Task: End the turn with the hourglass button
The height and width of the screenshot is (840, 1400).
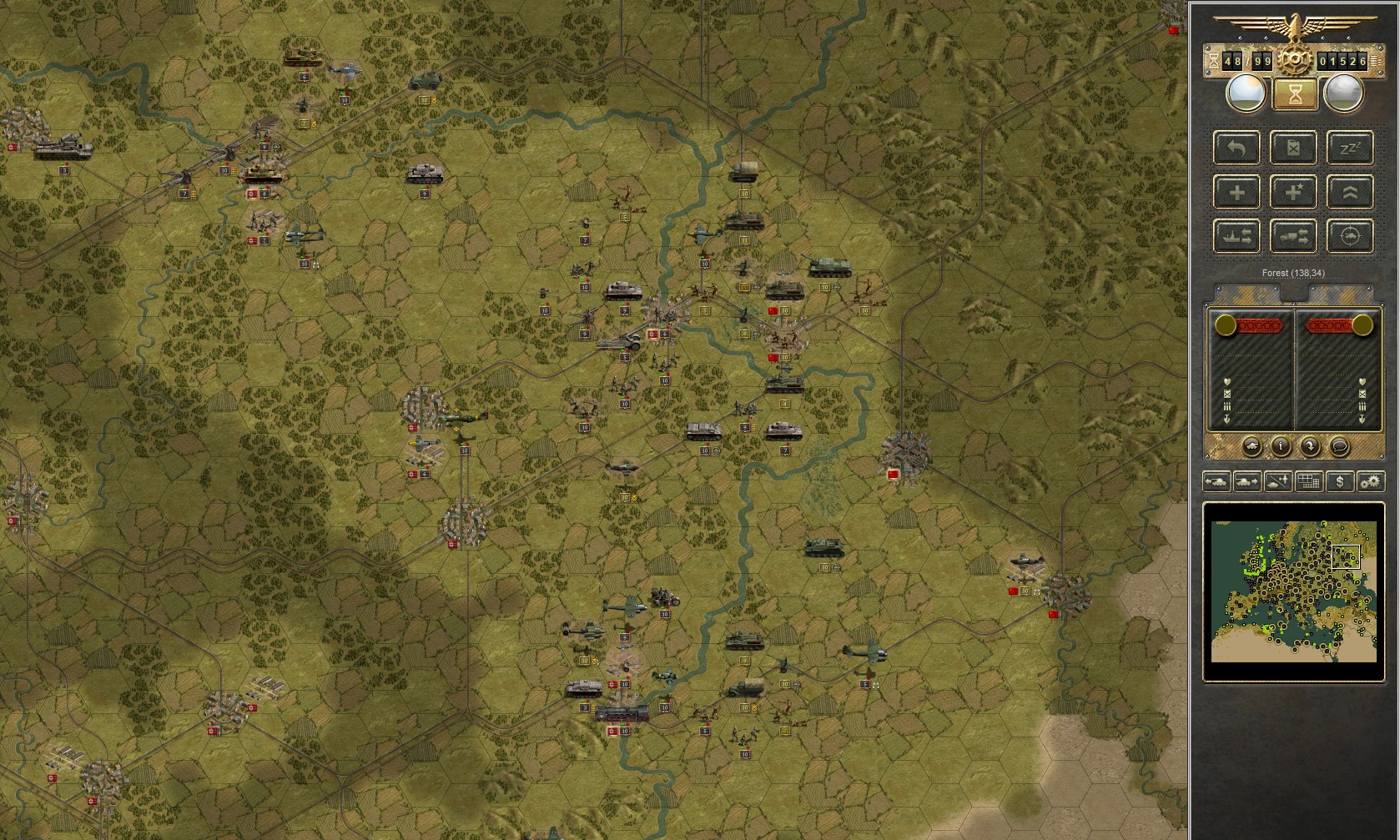Action: click(1294, 94)
